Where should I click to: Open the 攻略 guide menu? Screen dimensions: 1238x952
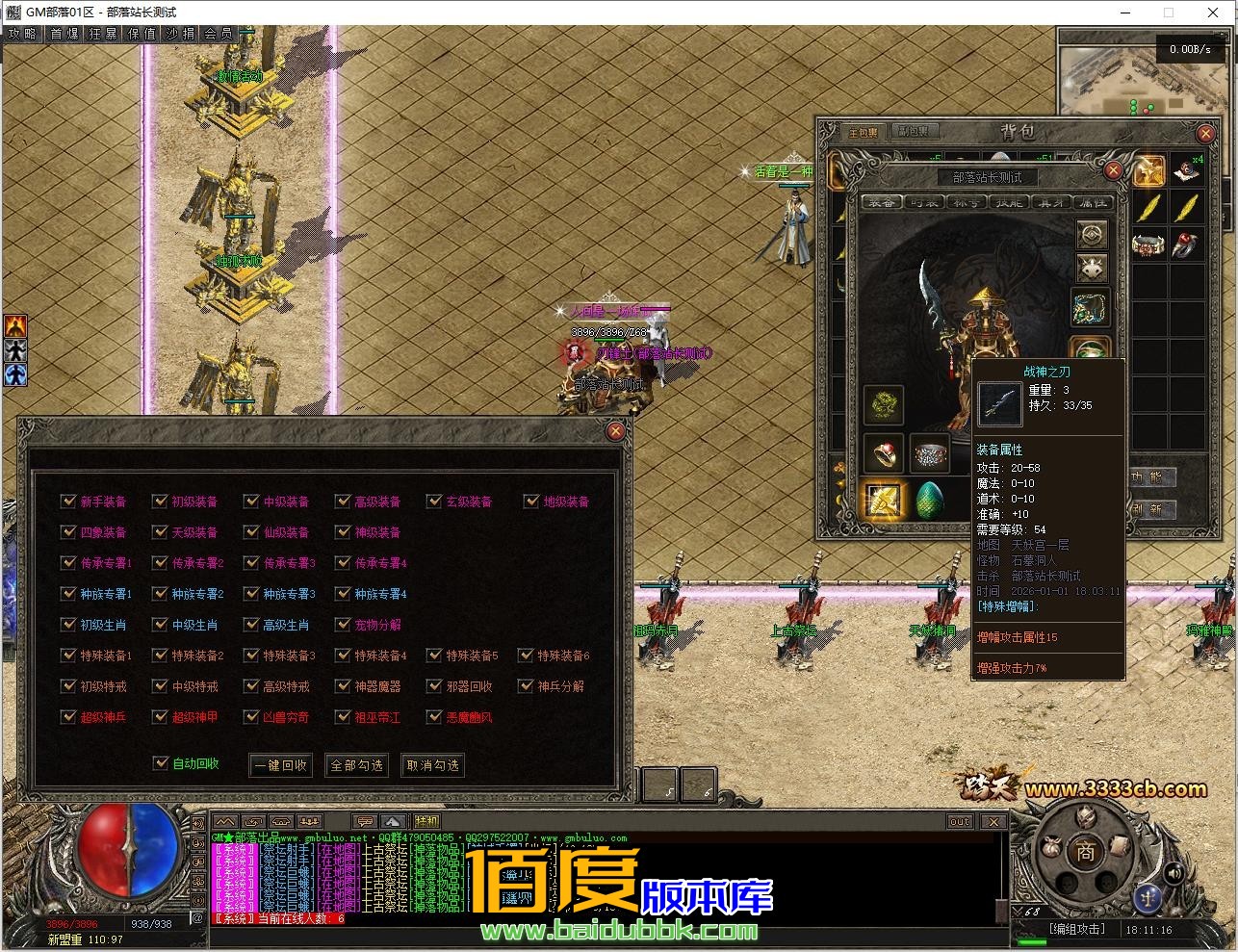coord(22,34)
